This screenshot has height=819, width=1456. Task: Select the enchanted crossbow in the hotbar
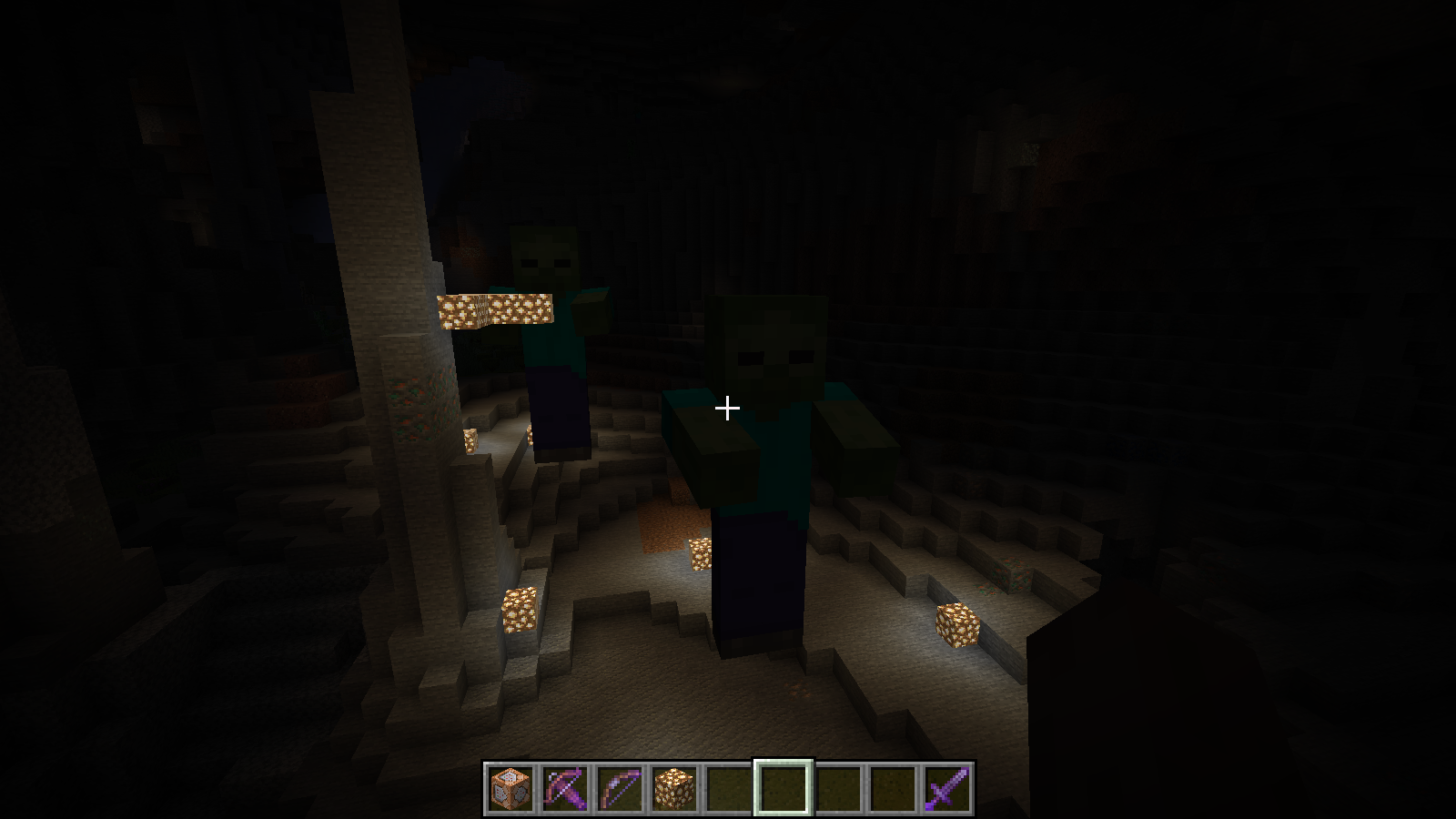coord(564,786)
